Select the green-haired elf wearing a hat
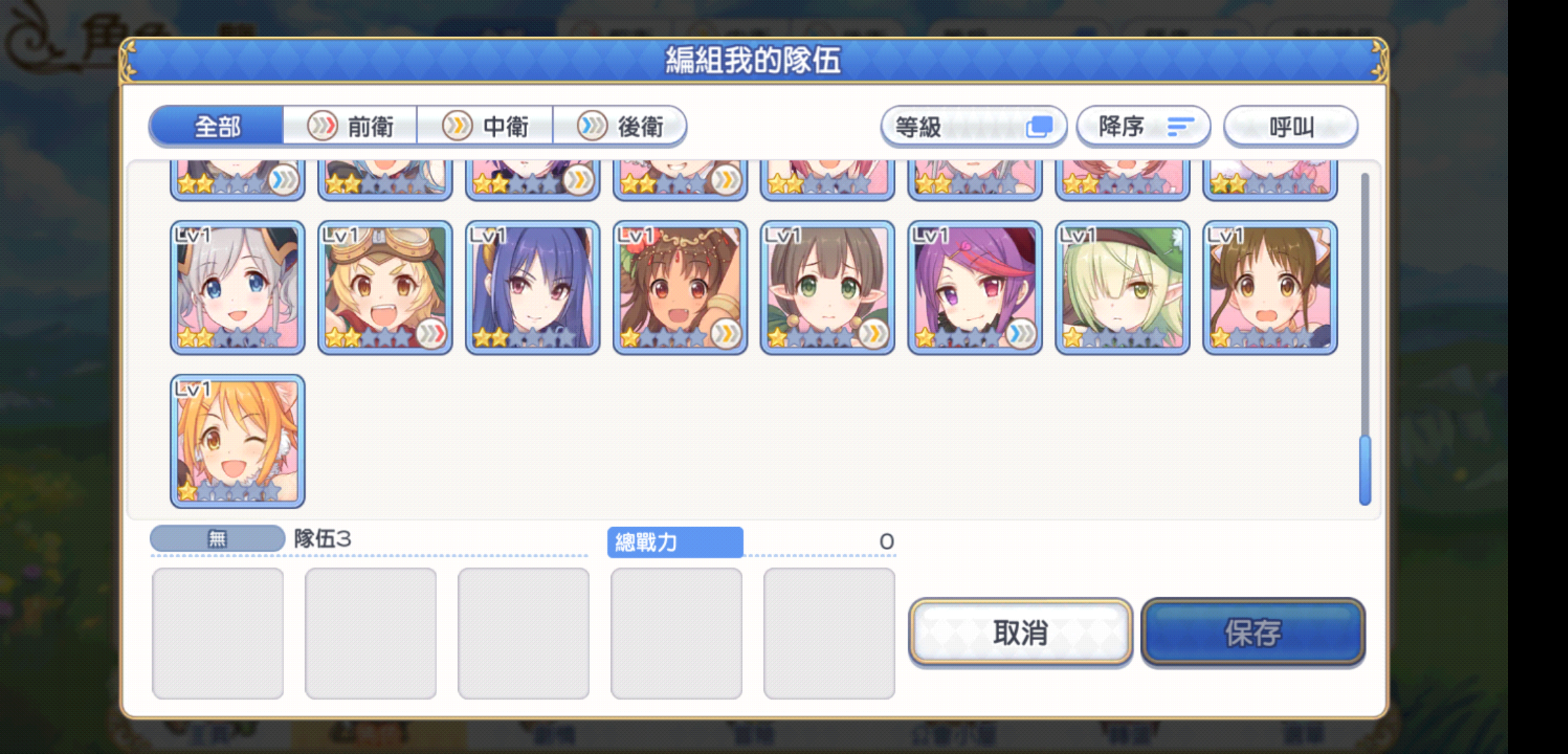The image size is (1568, 754). point(1123,286)
